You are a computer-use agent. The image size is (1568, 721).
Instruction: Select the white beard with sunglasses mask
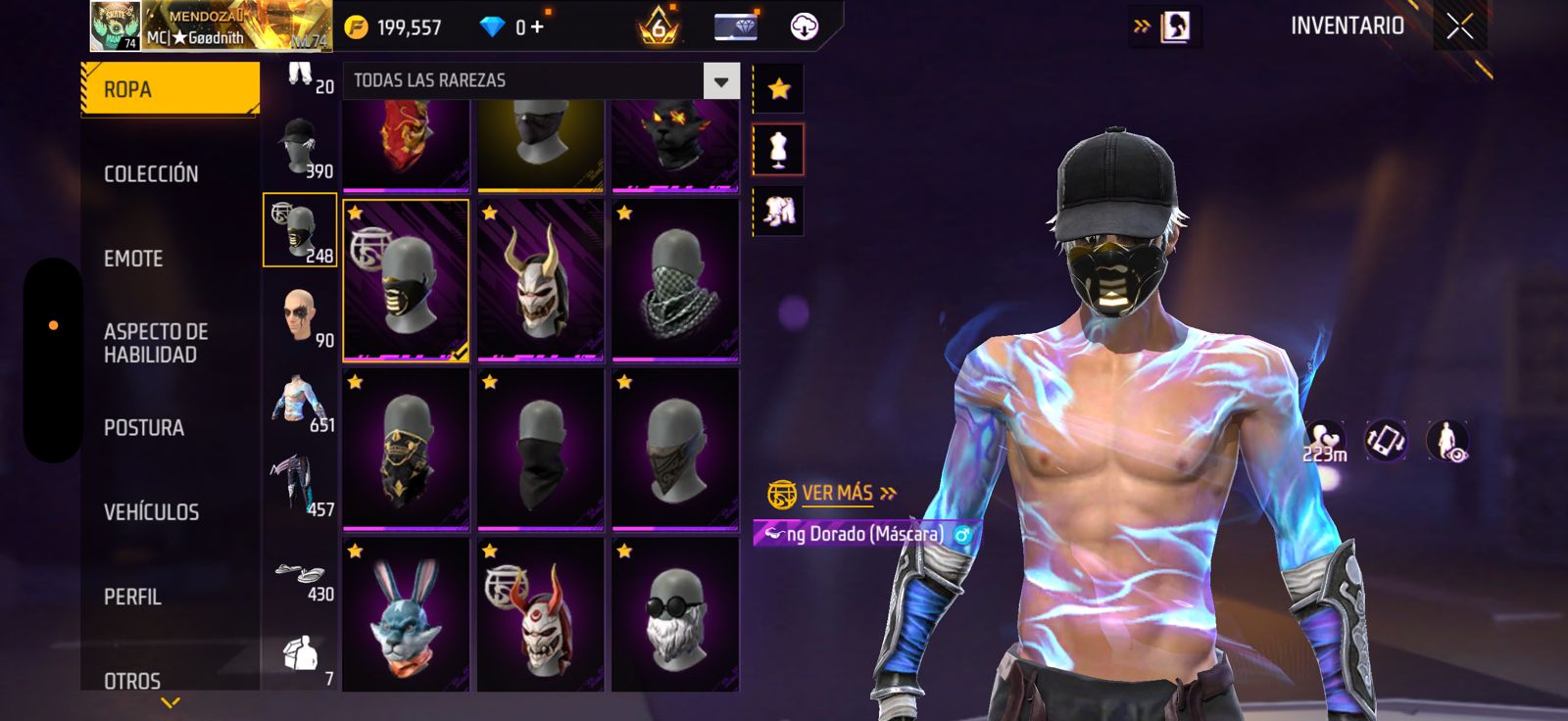(x=675, y=617)
